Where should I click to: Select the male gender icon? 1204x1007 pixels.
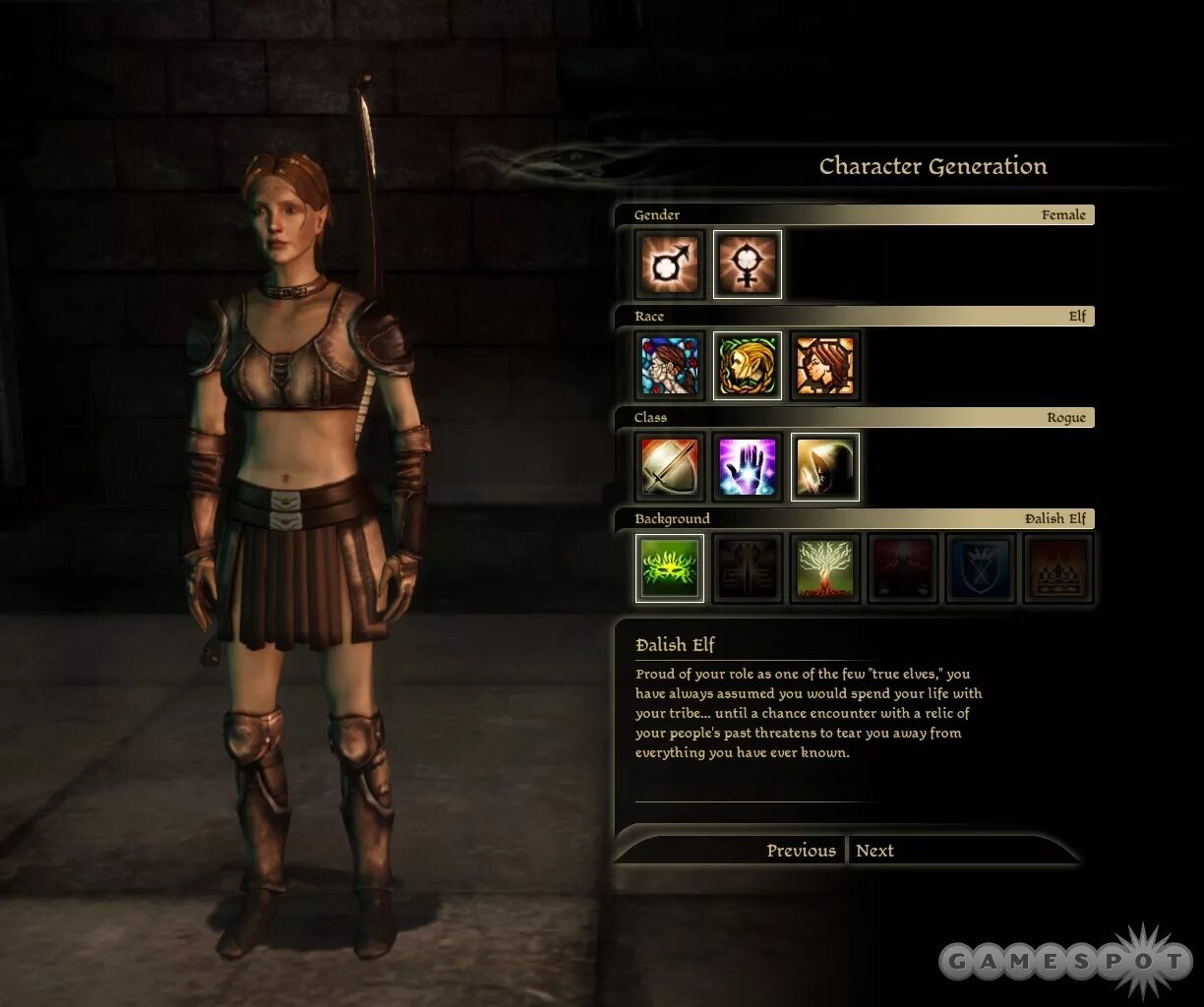pyautogui.click(x=670, y=265)
